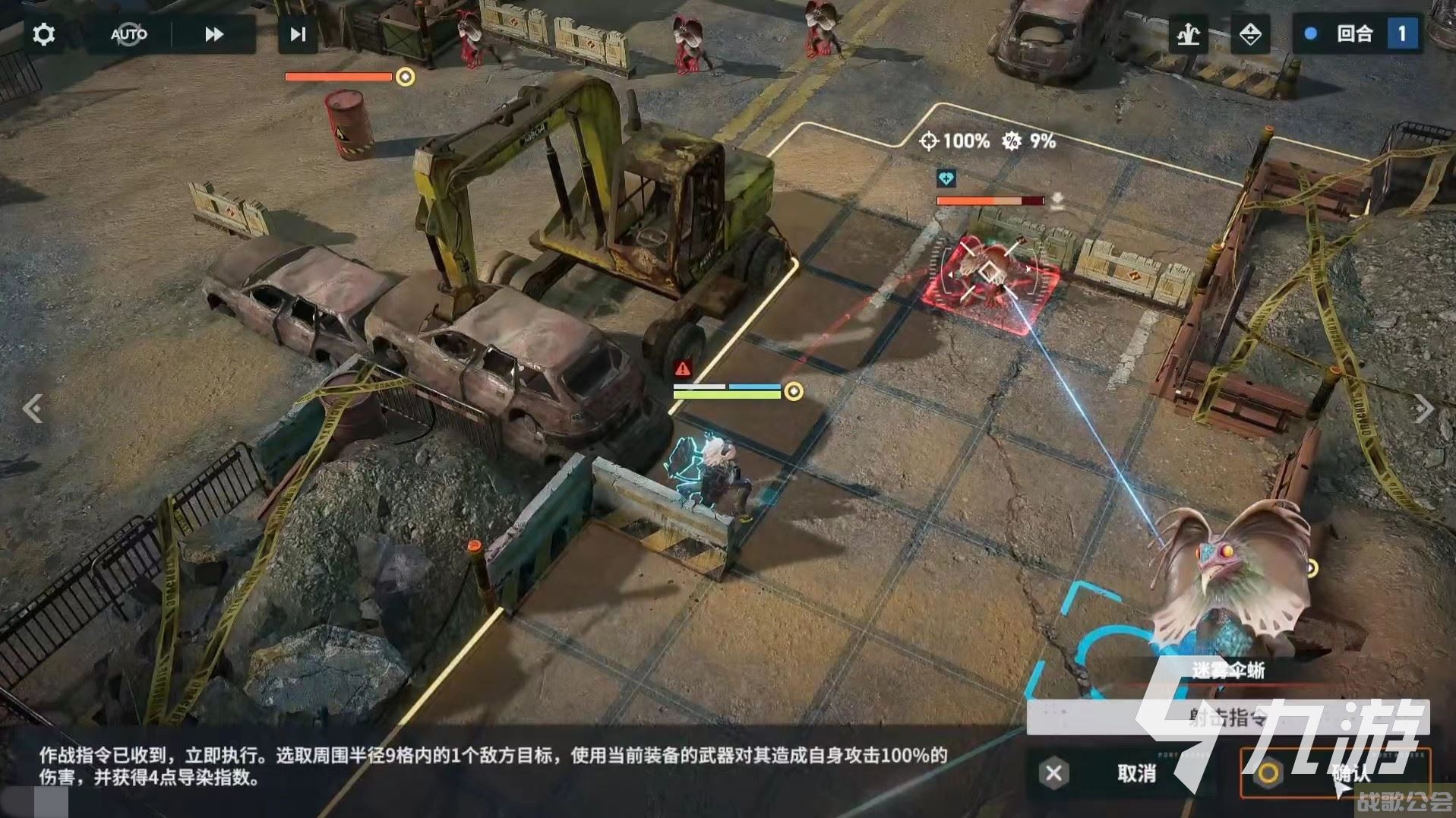Click the 9% contamination chance icon
This screenshot has height=818, width=1456.
point(1011,141)
